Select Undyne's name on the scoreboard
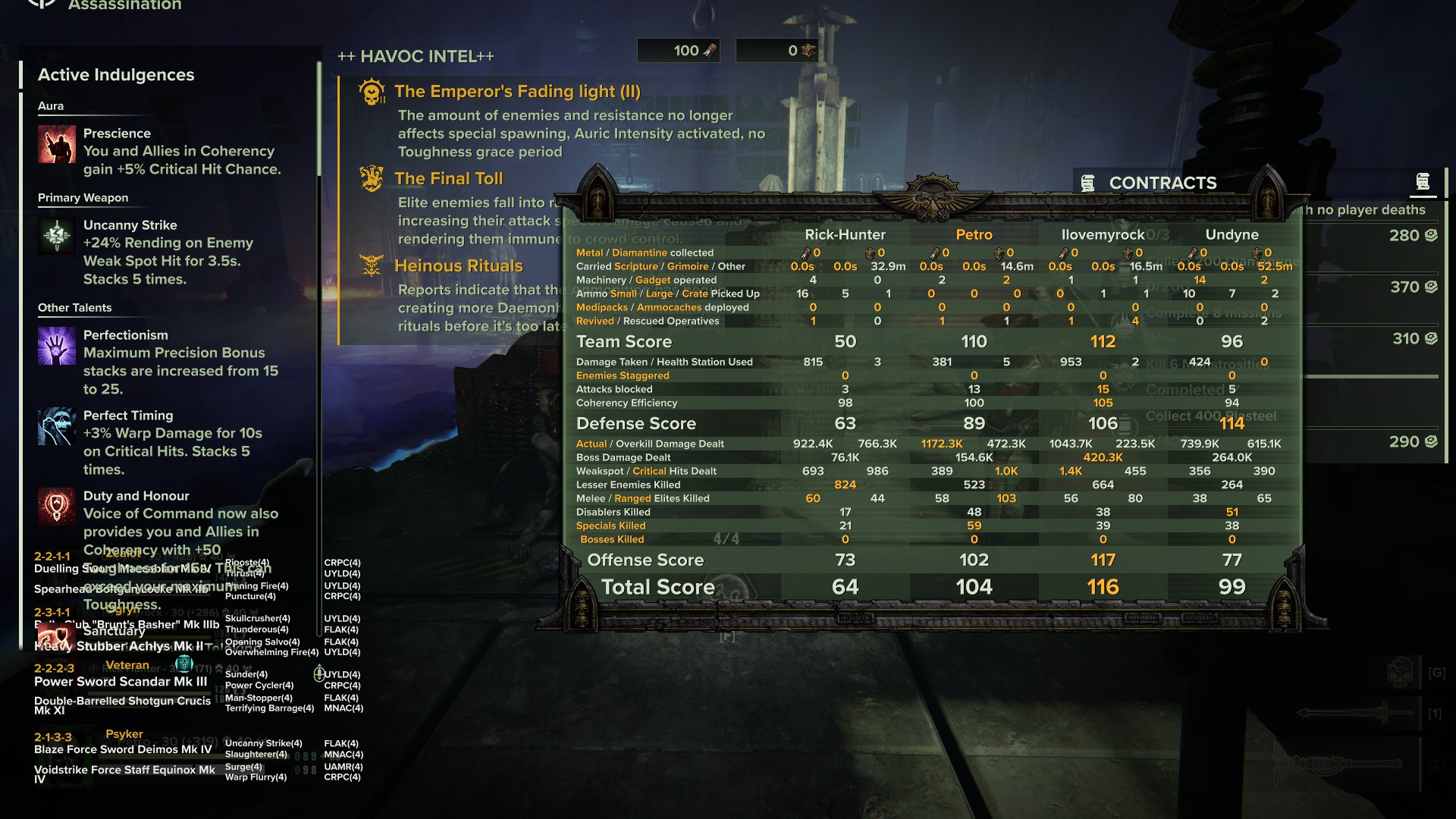This screenshot has height=819, width=1456. 1232,235
